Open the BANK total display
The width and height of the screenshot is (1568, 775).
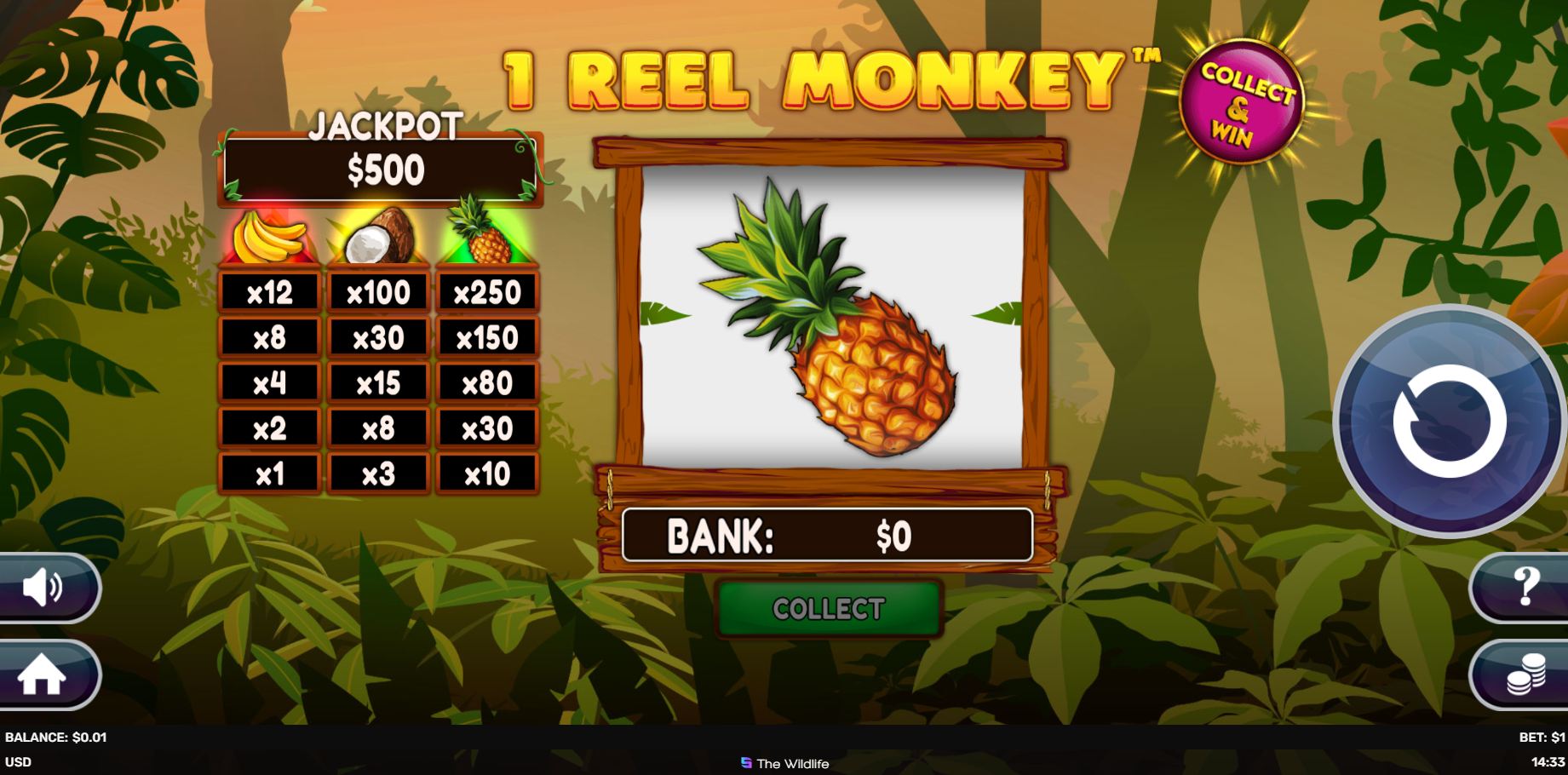[x=829, y=537]
